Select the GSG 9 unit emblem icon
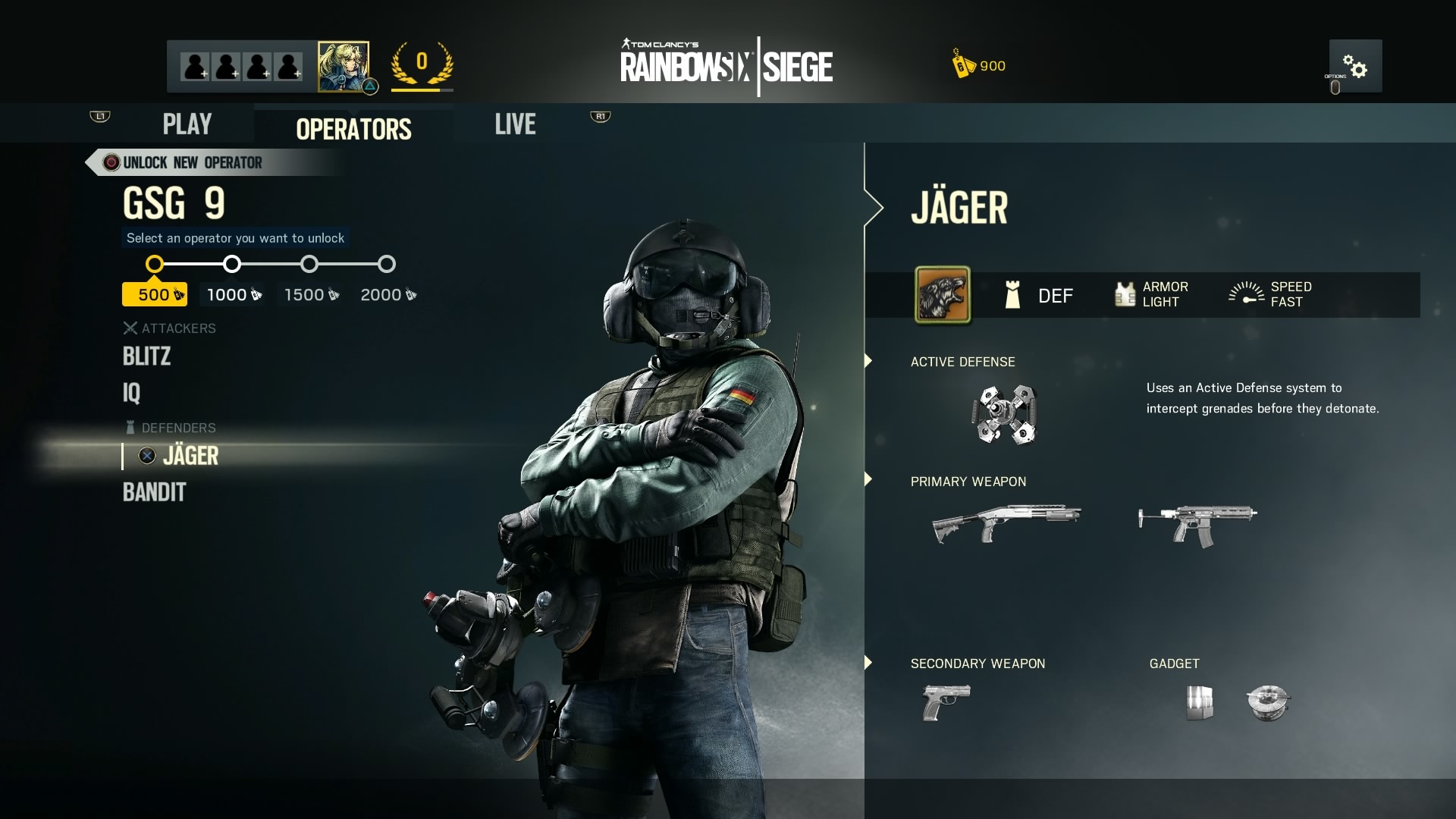 pos(942,296)
